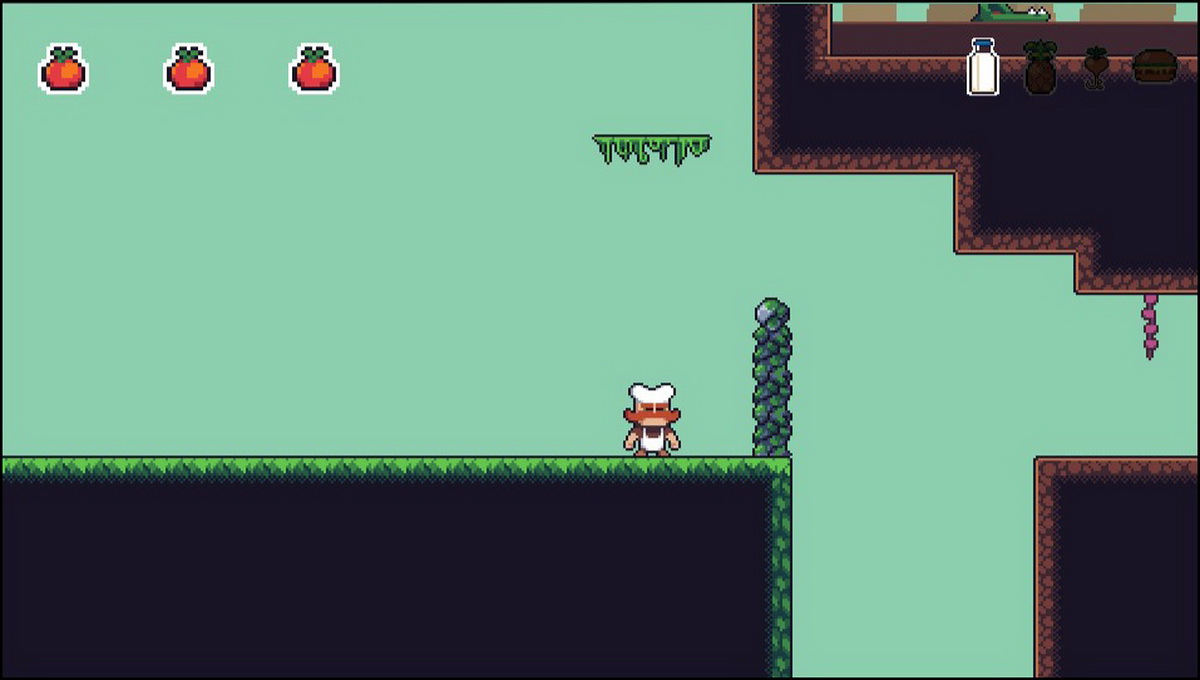Pick the dimmed burger ingredient icon
1200x680 pixels.
coord(1153,66)
